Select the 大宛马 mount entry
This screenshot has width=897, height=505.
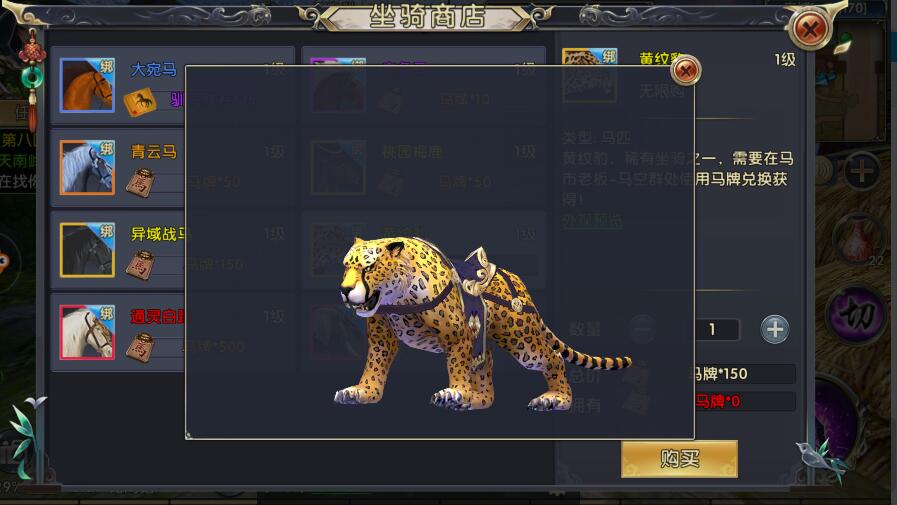[118, 85]
